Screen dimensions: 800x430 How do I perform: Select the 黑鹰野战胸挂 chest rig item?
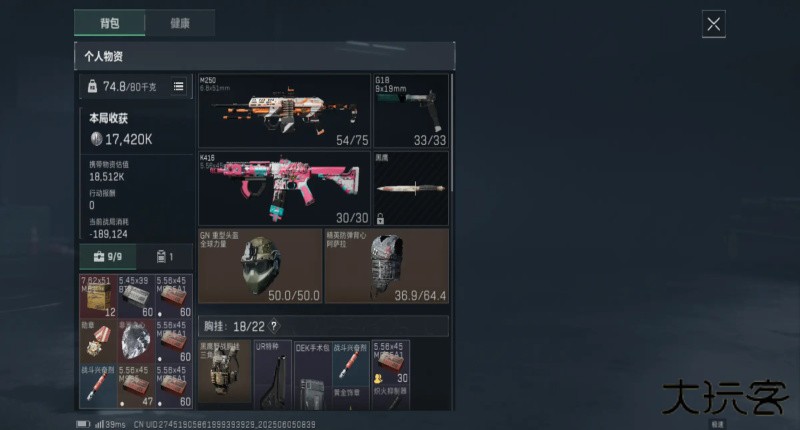[x=224, y=375]
